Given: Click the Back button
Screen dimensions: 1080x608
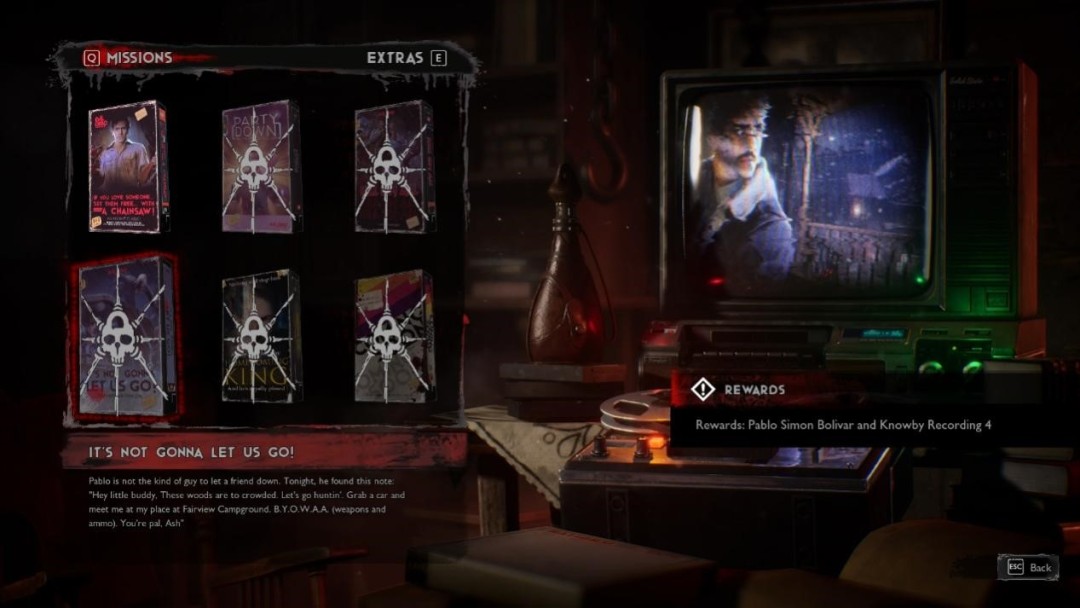Looking at the screenshot, I should point(1028,567).
